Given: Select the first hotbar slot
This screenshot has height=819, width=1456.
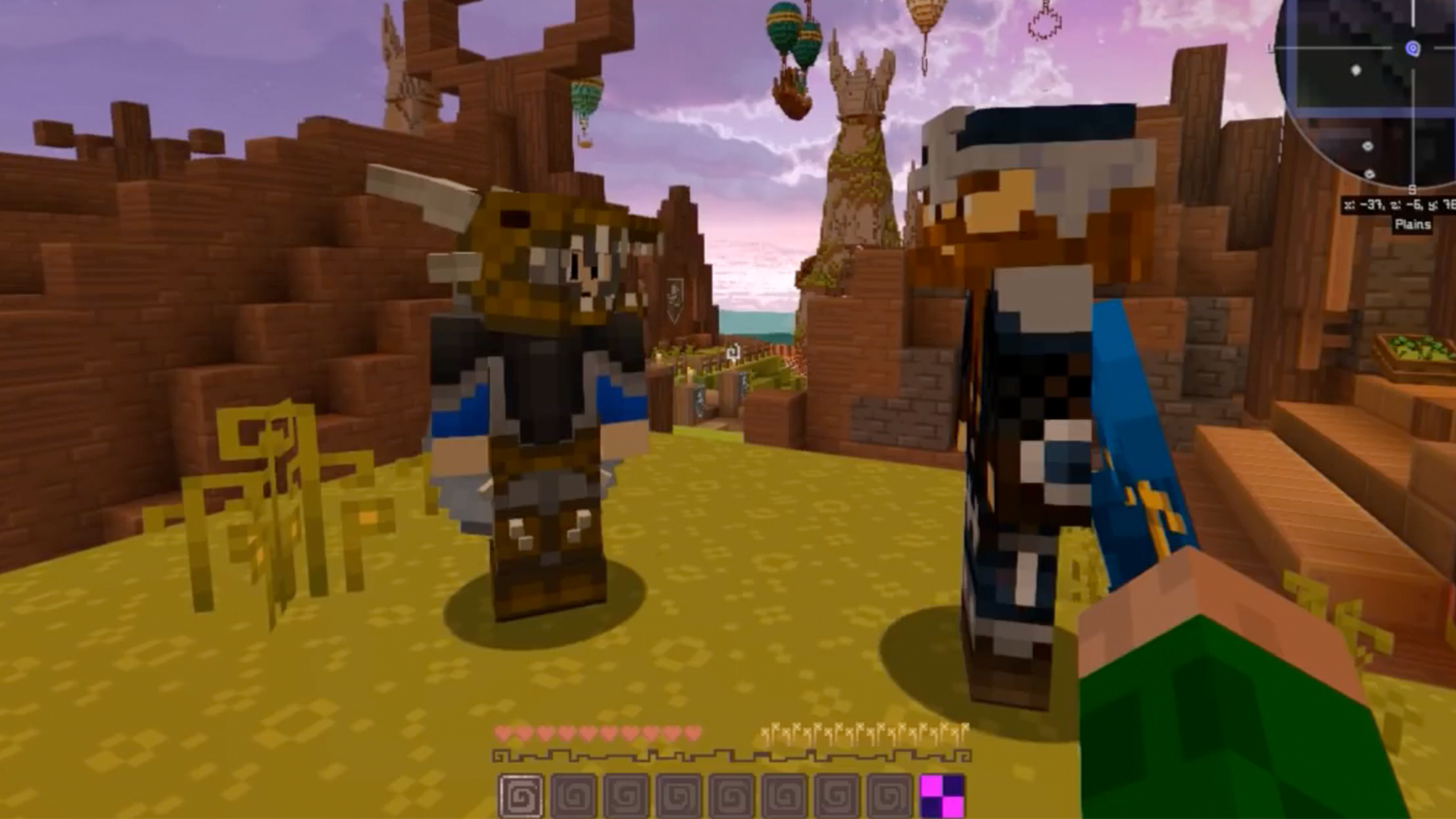Looking at the screenshot, I should pos(522,794).
